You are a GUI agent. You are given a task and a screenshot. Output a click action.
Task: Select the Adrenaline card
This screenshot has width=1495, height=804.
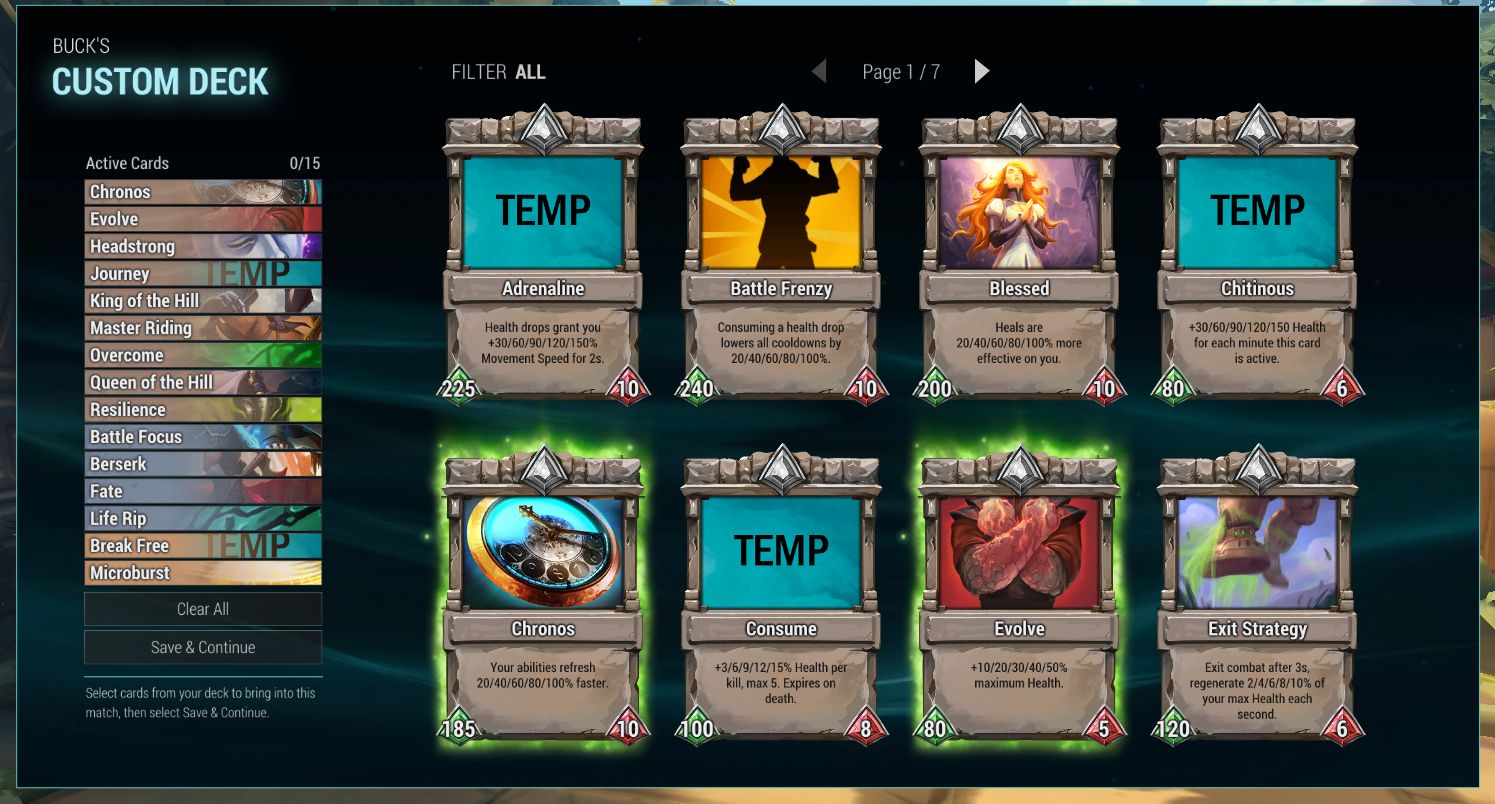click(543, 255)
